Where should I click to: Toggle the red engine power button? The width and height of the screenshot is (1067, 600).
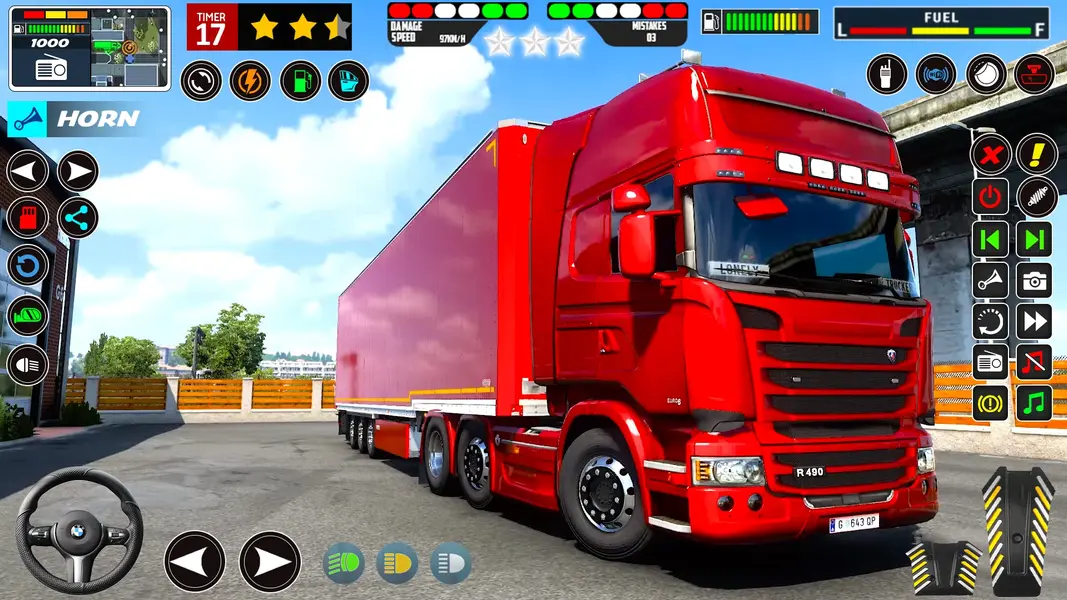990,197
